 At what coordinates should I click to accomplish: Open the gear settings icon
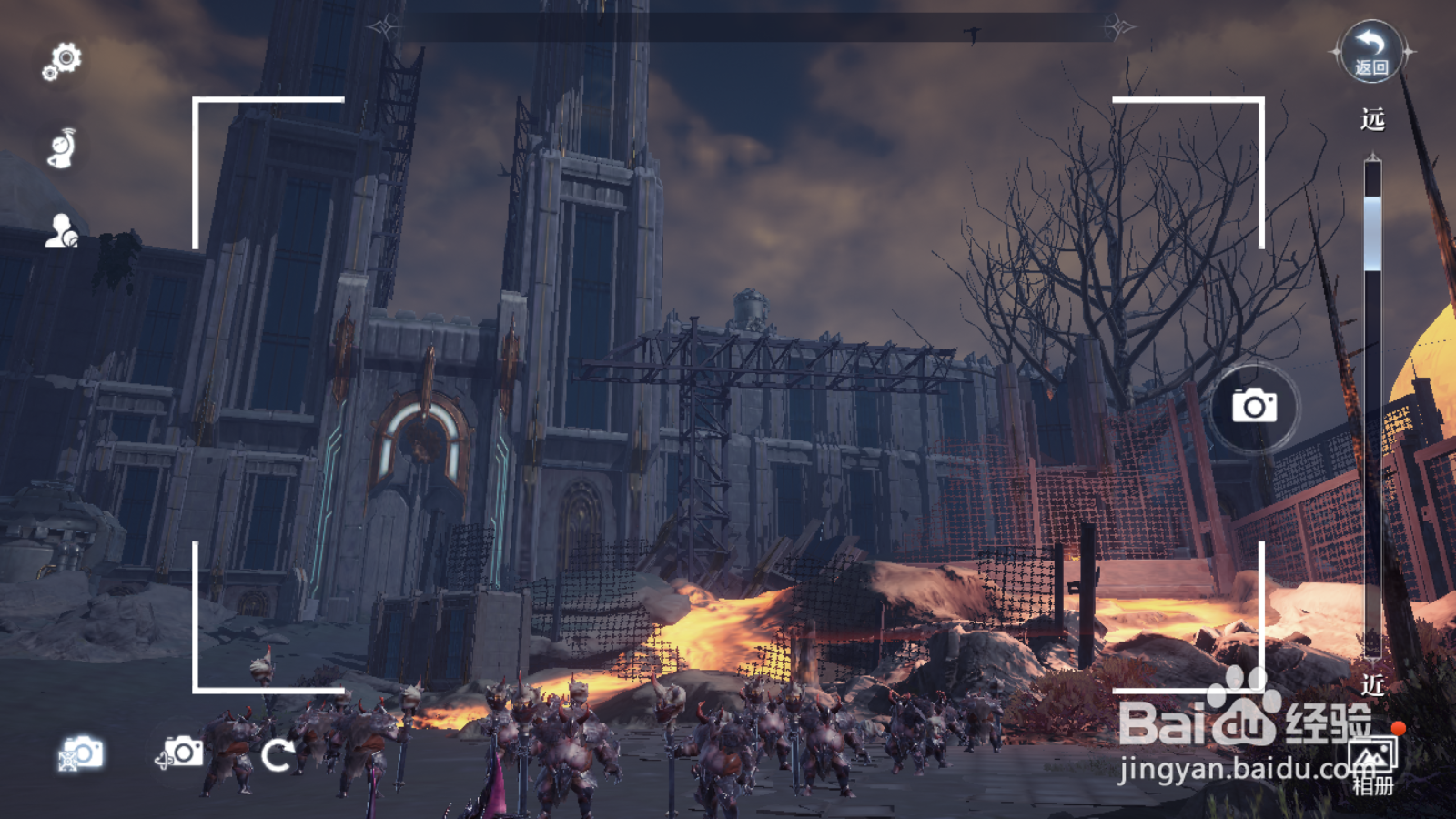click(62, 62)
